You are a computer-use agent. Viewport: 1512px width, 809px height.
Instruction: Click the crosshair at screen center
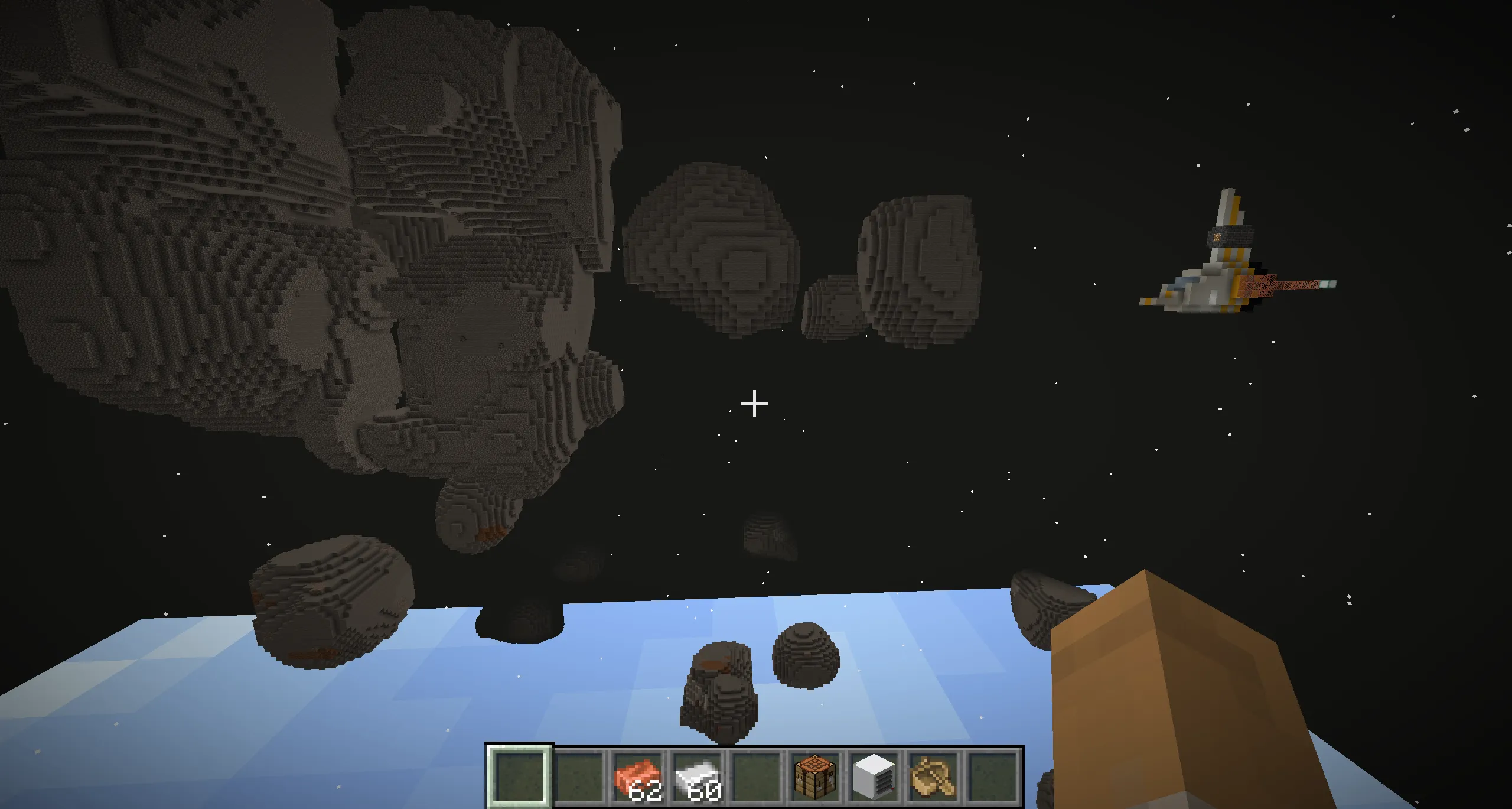click(x=754, y=402)
